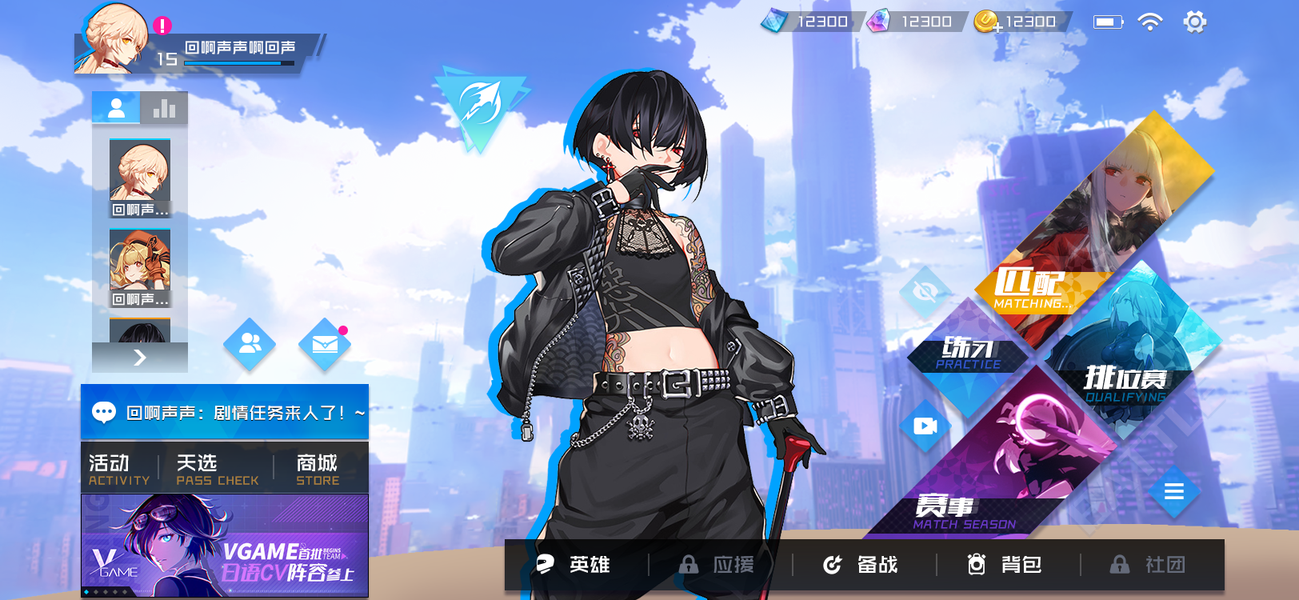The image size is (1299, 600).
Task: Open the 备战 preparation menu
Action: pyautogui.click(x=862, y=565)
